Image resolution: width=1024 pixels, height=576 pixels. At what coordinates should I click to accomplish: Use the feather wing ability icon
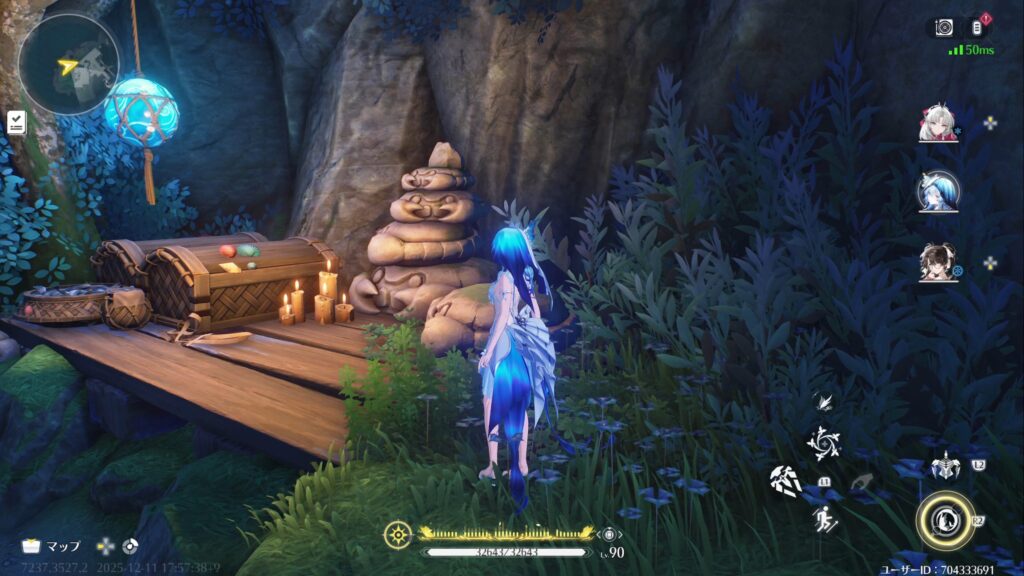(824, 402)
